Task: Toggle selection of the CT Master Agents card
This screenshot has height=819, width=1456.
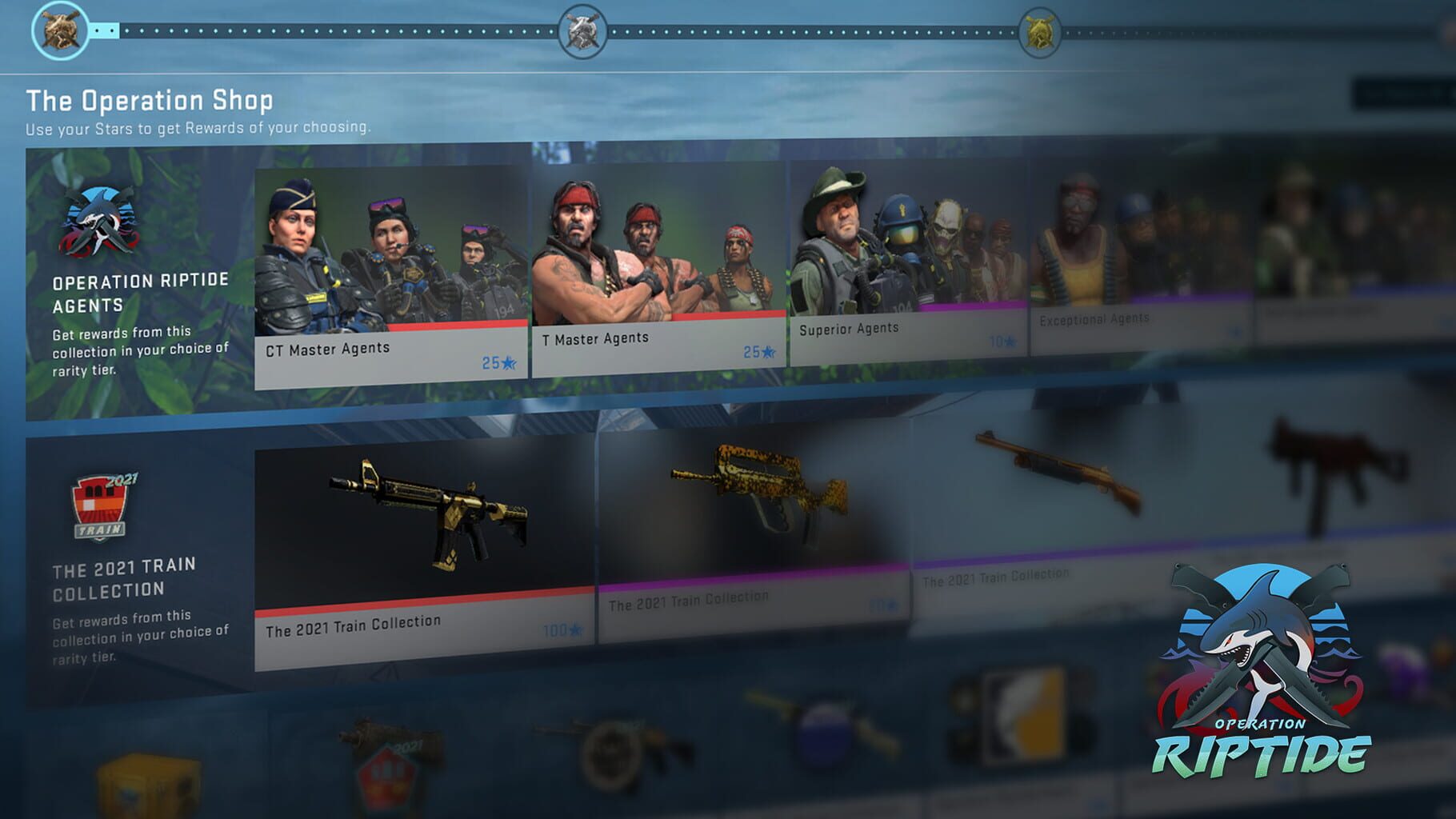Action: (390, 264)
